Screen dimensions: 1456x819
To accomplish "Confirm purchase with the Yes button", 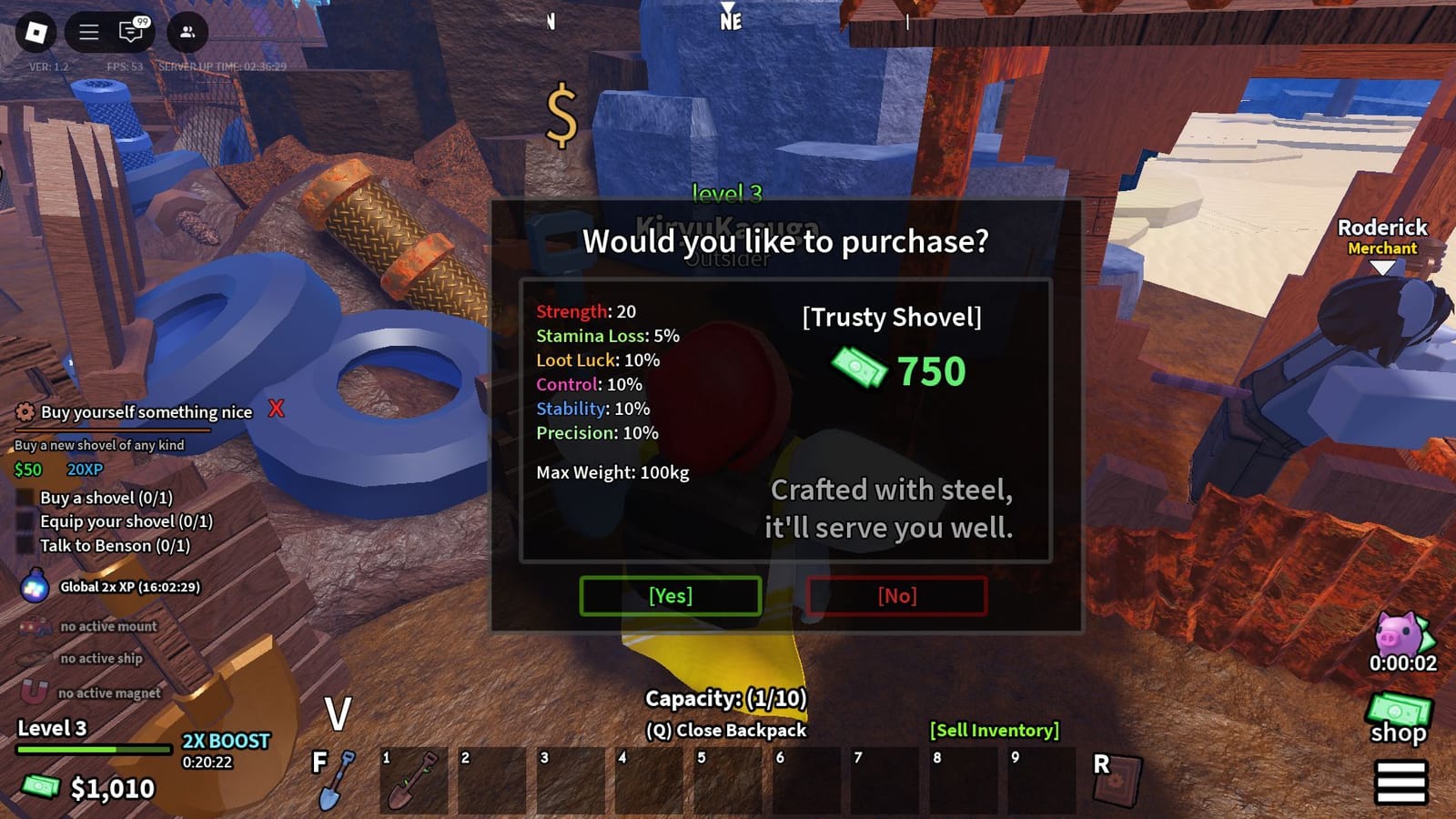I will (x=670, y=596).
